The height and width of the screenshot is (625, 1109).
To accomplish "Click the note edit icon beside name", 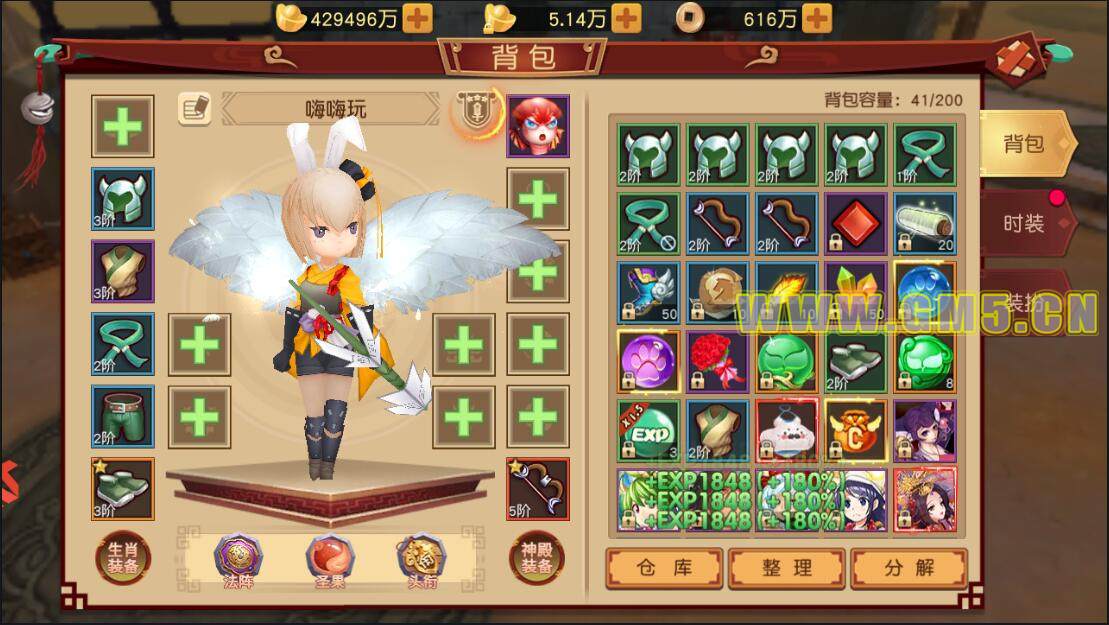I will 194,108.
